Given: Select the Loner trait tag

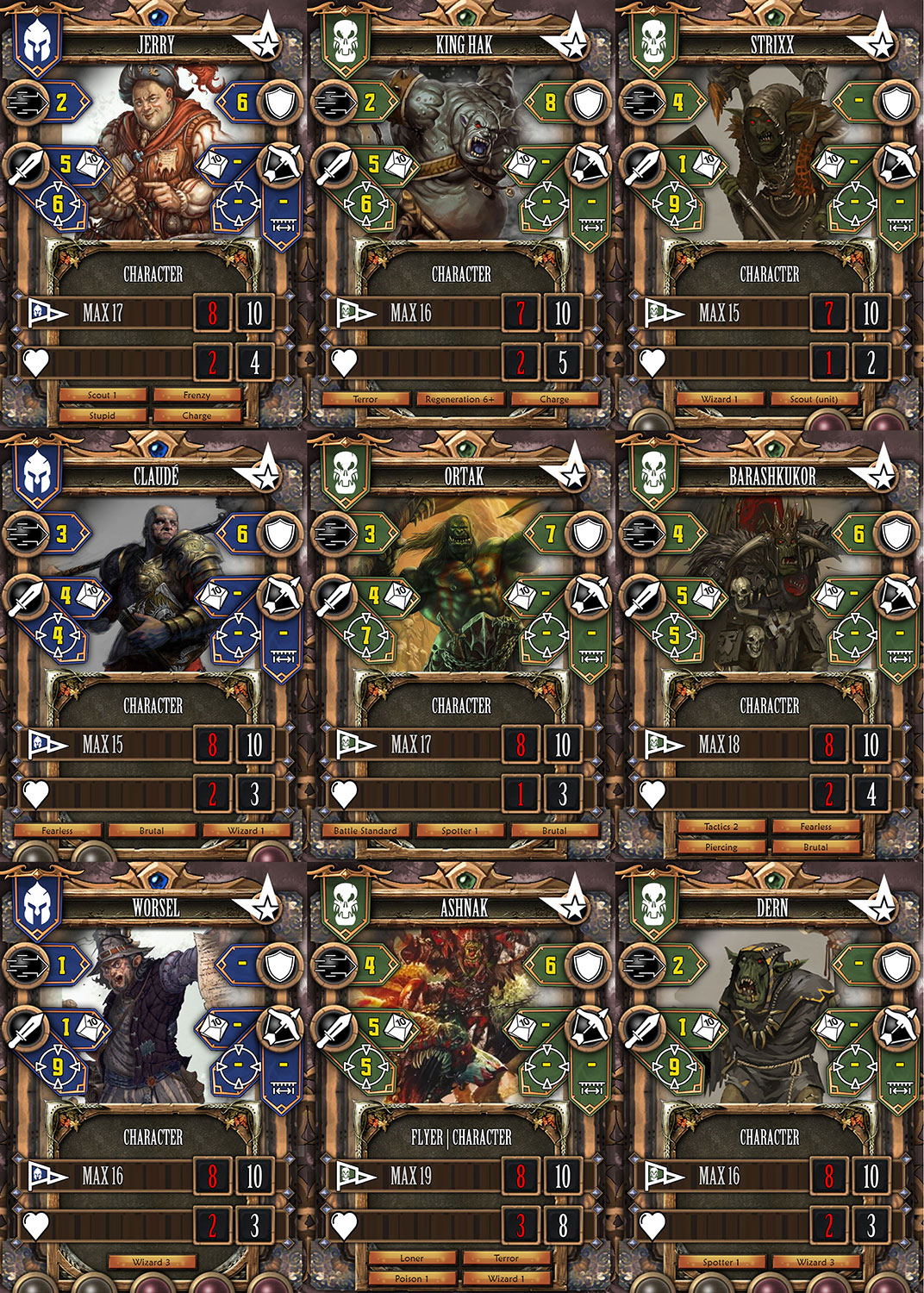Looking at the screenshot, I should (412, 1259).
